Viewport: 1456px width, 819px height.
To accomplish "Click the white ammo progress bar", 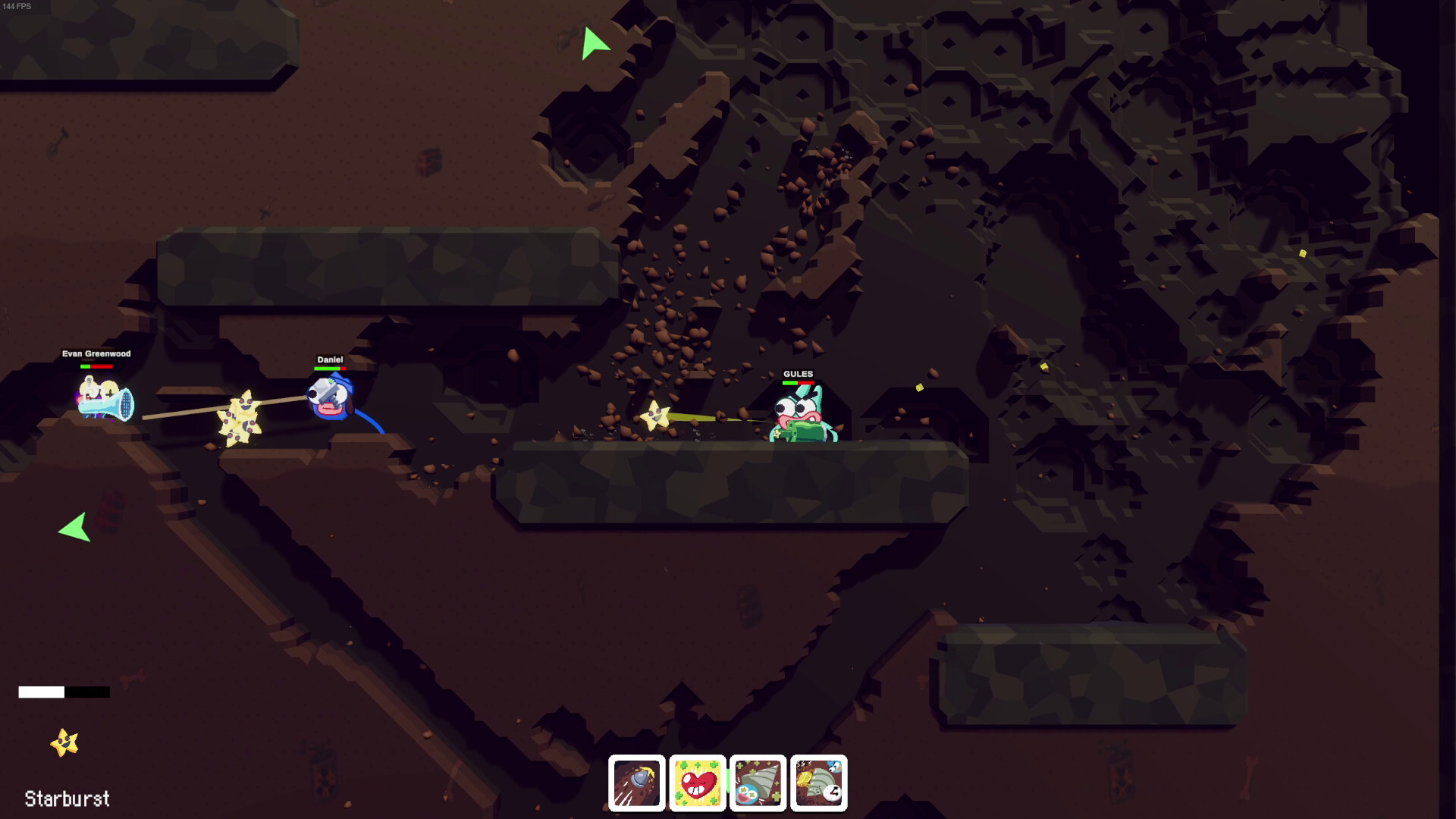I will pyautogui.click(x=42, y=691).
